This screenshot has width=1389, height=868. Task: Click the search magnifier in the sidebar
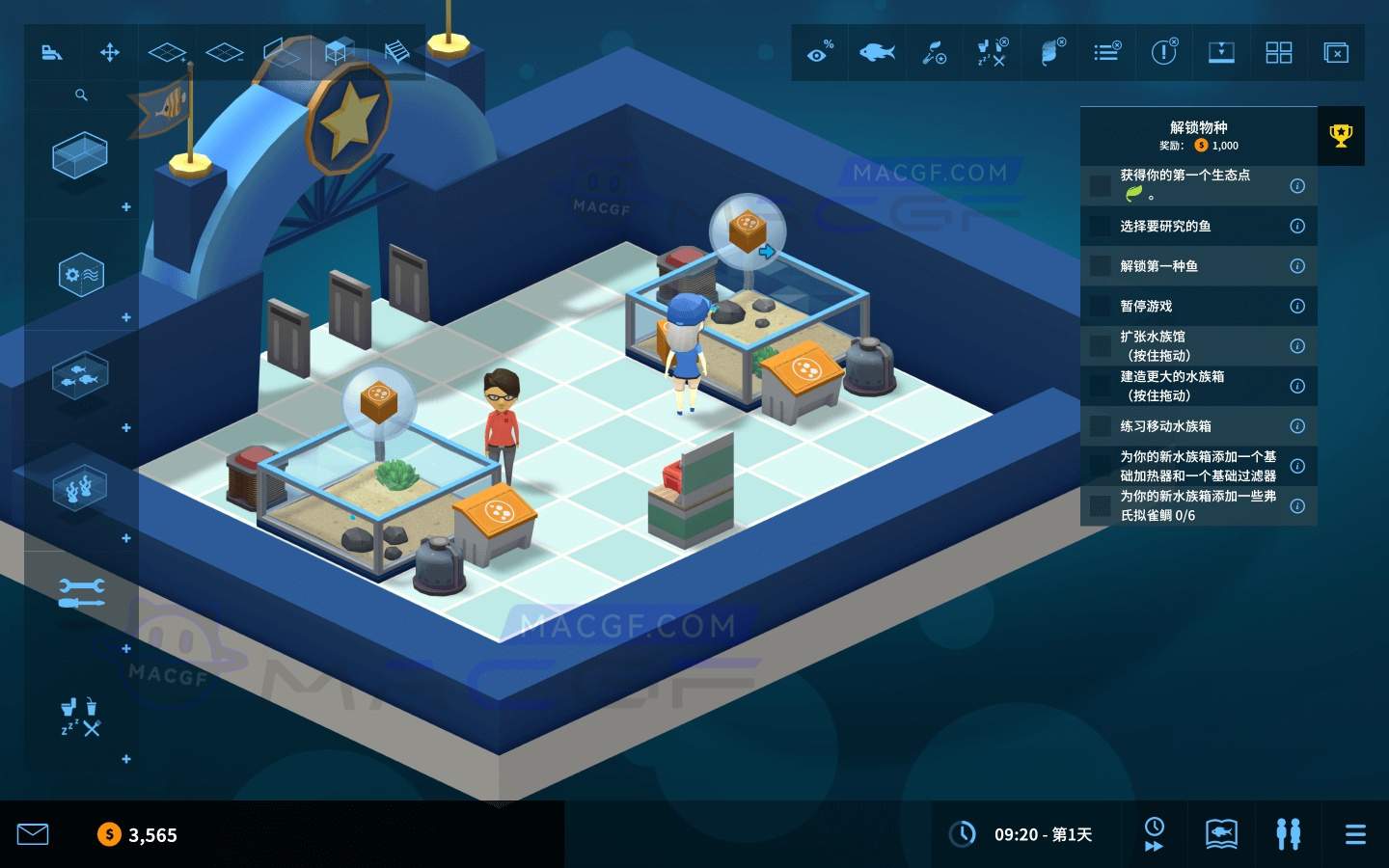(81, 95)
